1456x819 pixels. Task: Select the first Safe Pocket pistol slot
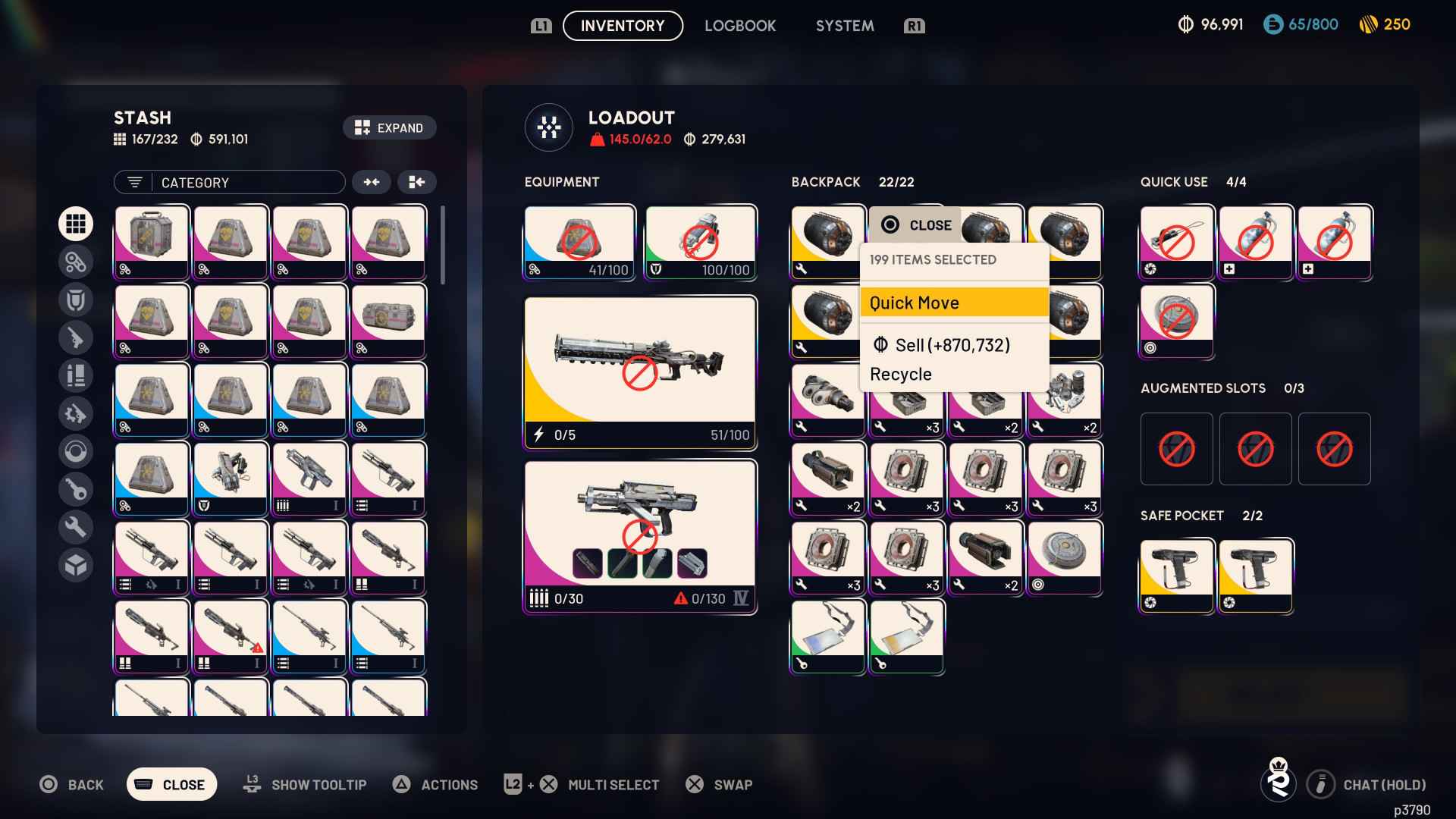(1176, 575)
